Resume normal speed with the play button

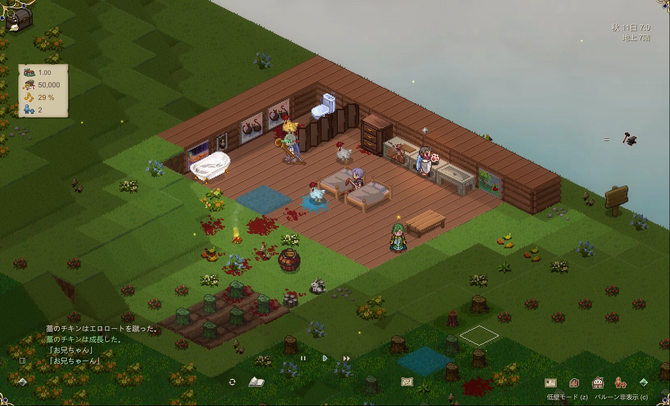[325, 357]
